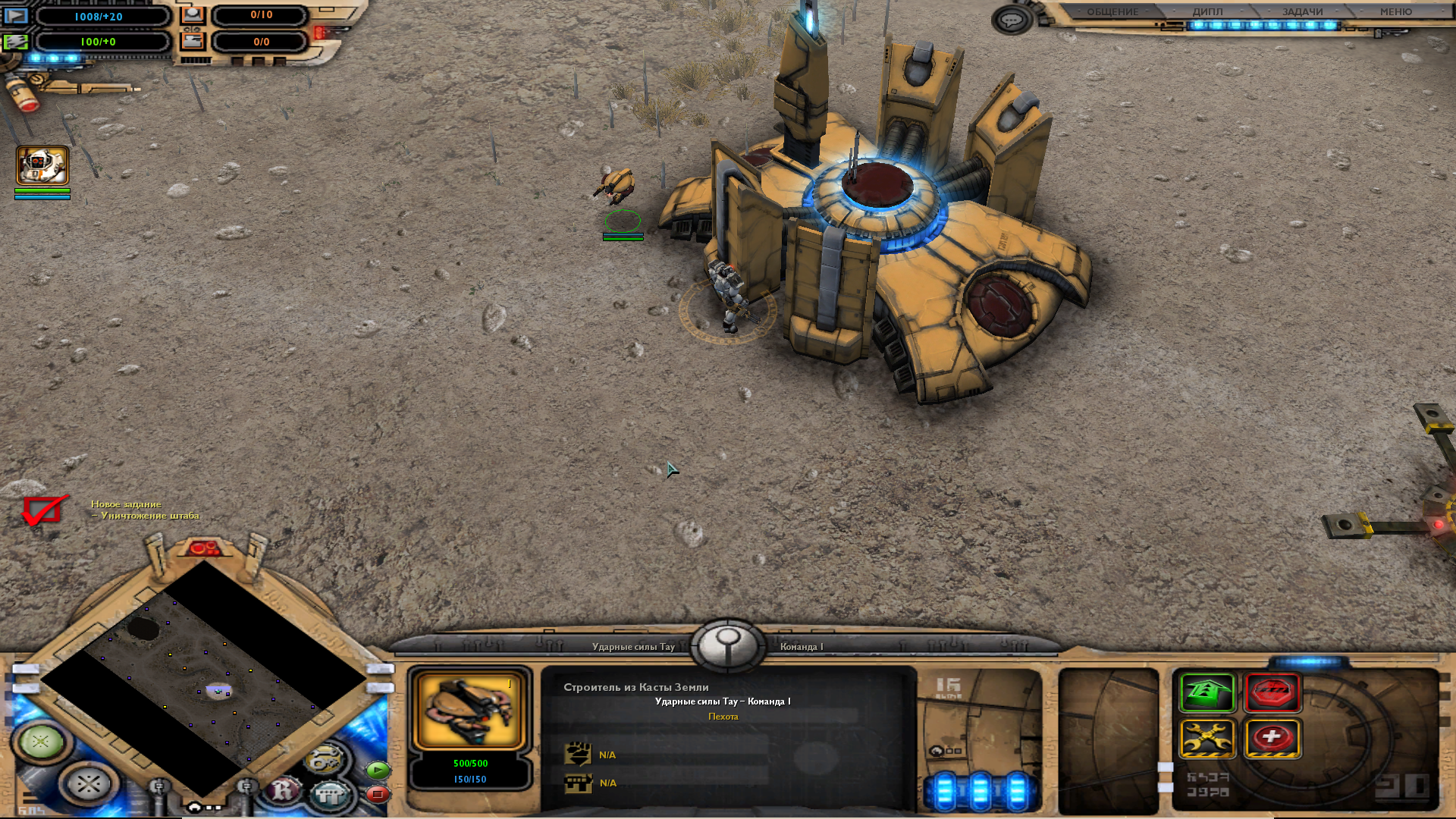Click the purple R button

point(284,790)
